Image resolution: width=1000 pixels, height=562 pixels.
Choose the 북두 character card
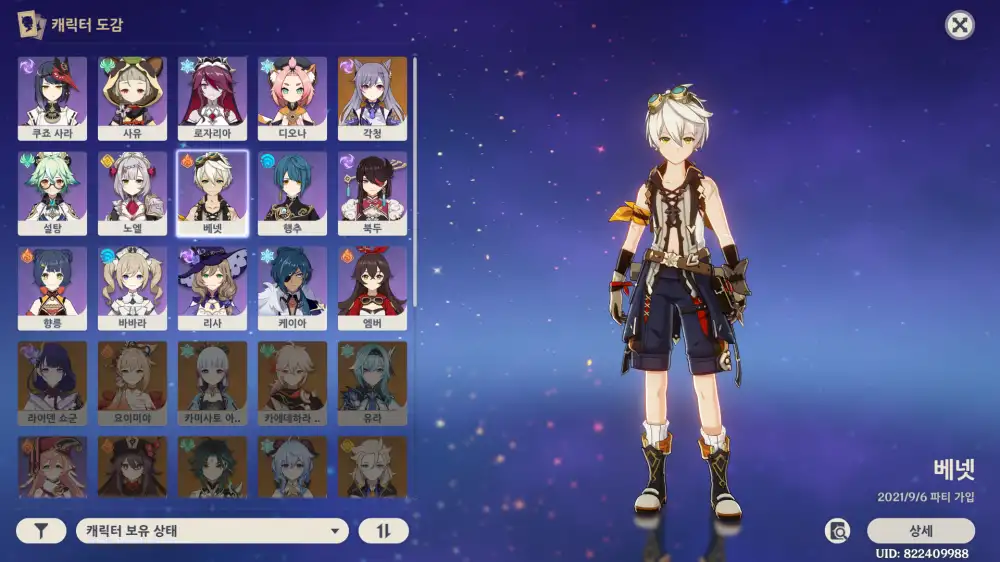pyautogui.click(x=372, y=193)
